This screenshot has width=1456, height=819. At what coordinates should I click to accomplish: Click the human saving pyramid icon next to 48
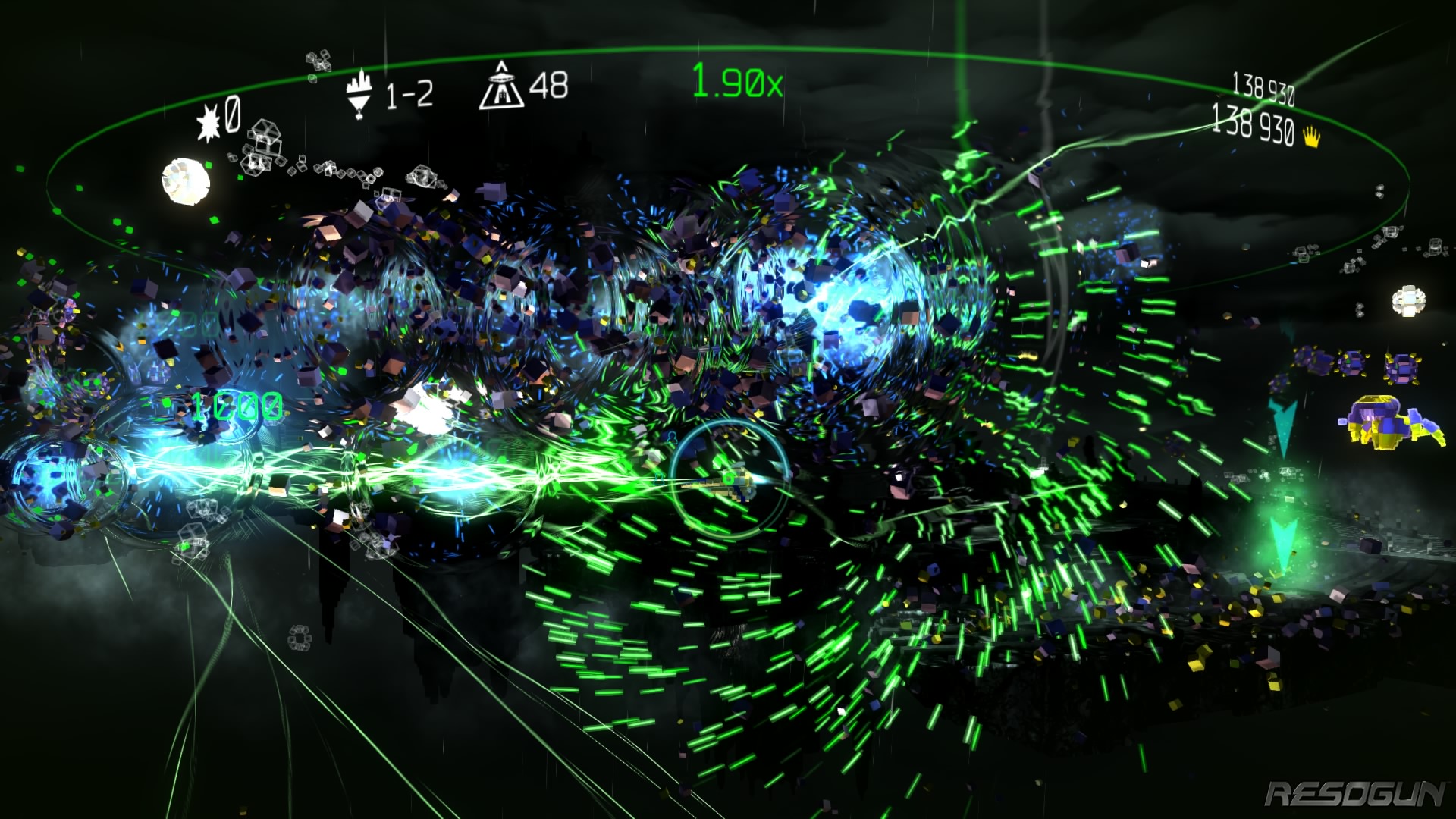coord(502,86)
